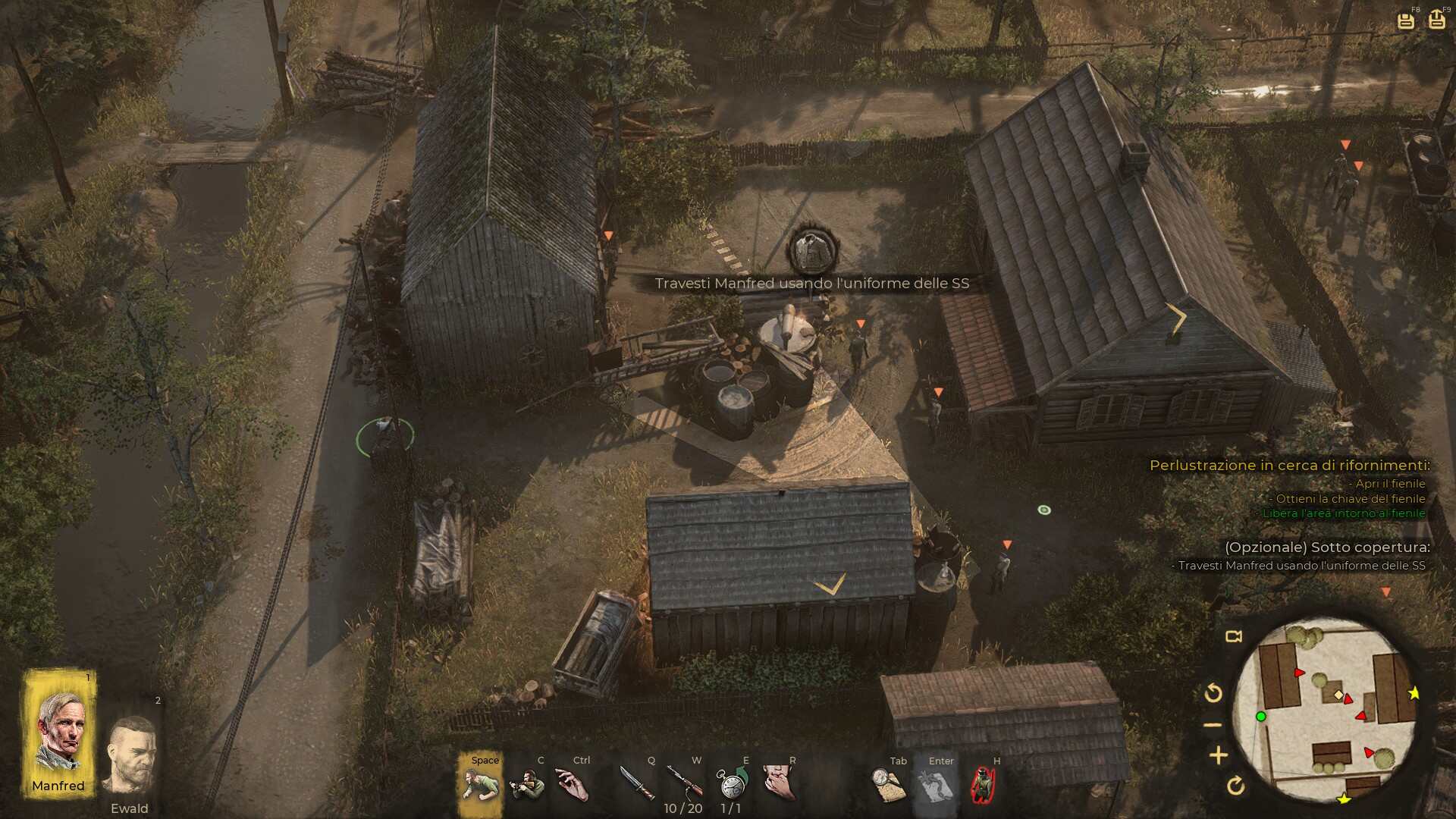Select Manfred's character portrait

pos(59,732)
